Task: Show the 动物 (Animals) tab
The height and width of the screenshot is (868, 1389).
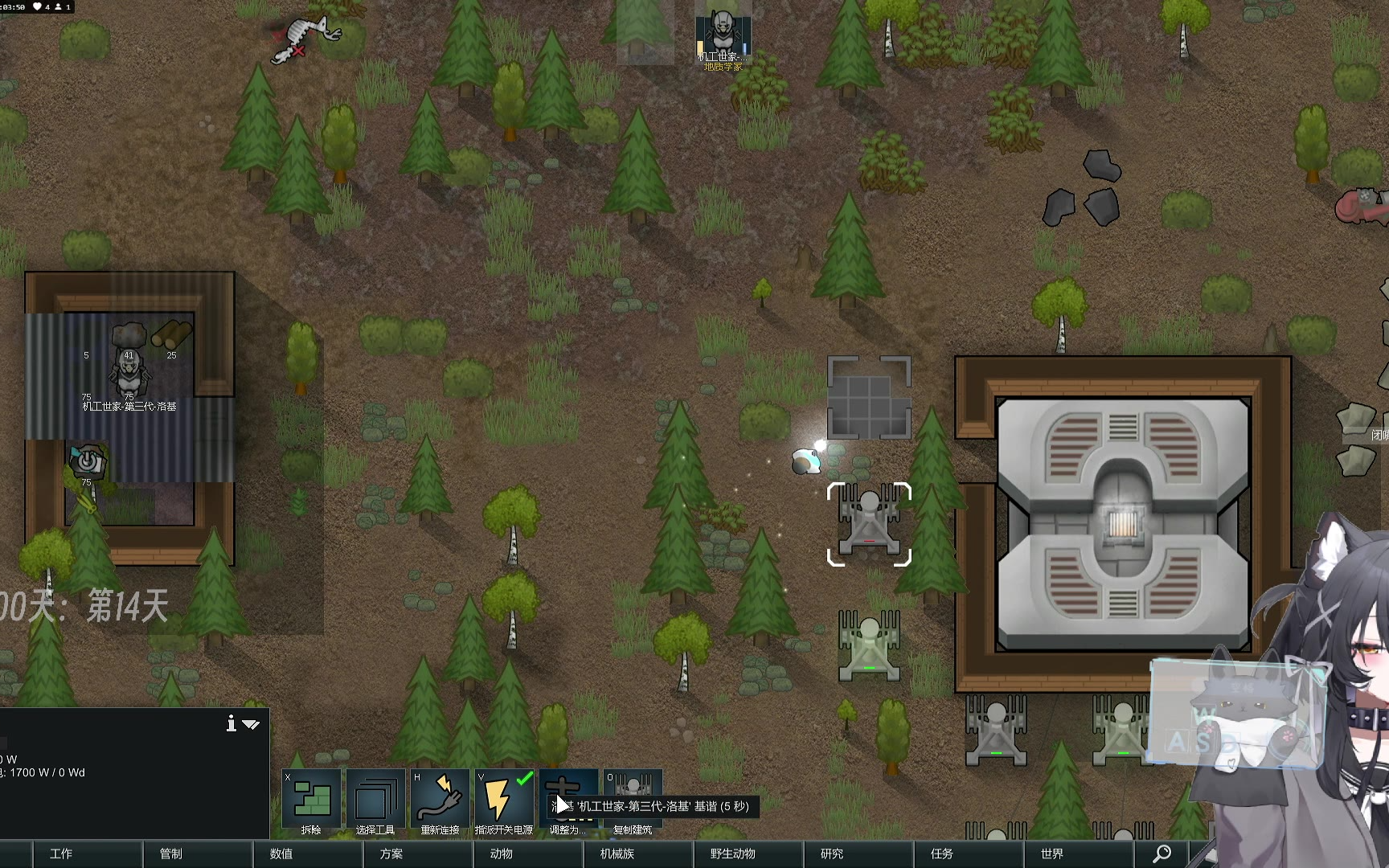Action: (502, 854)
